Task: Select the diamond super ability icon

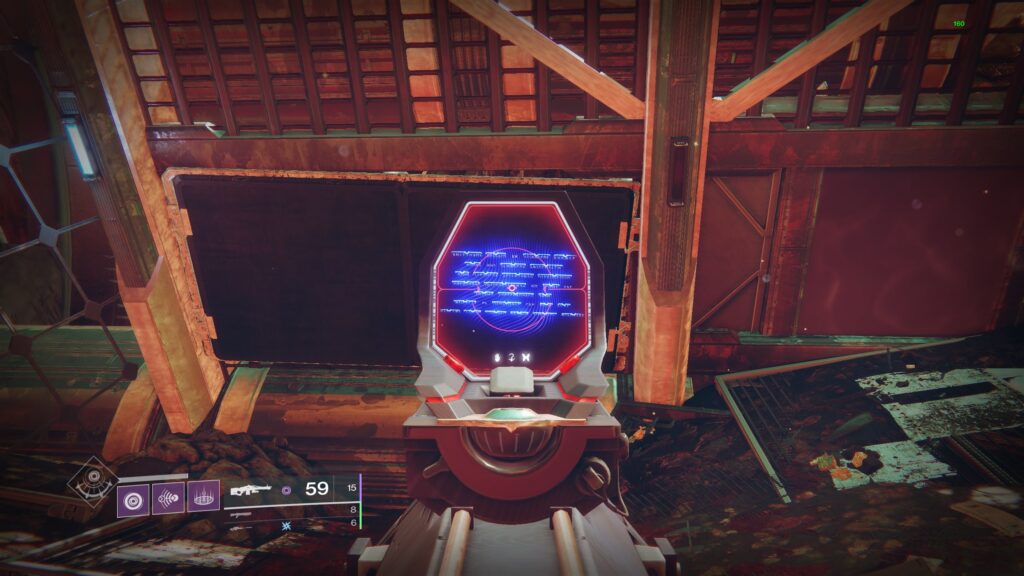Action: click(90, 481)
